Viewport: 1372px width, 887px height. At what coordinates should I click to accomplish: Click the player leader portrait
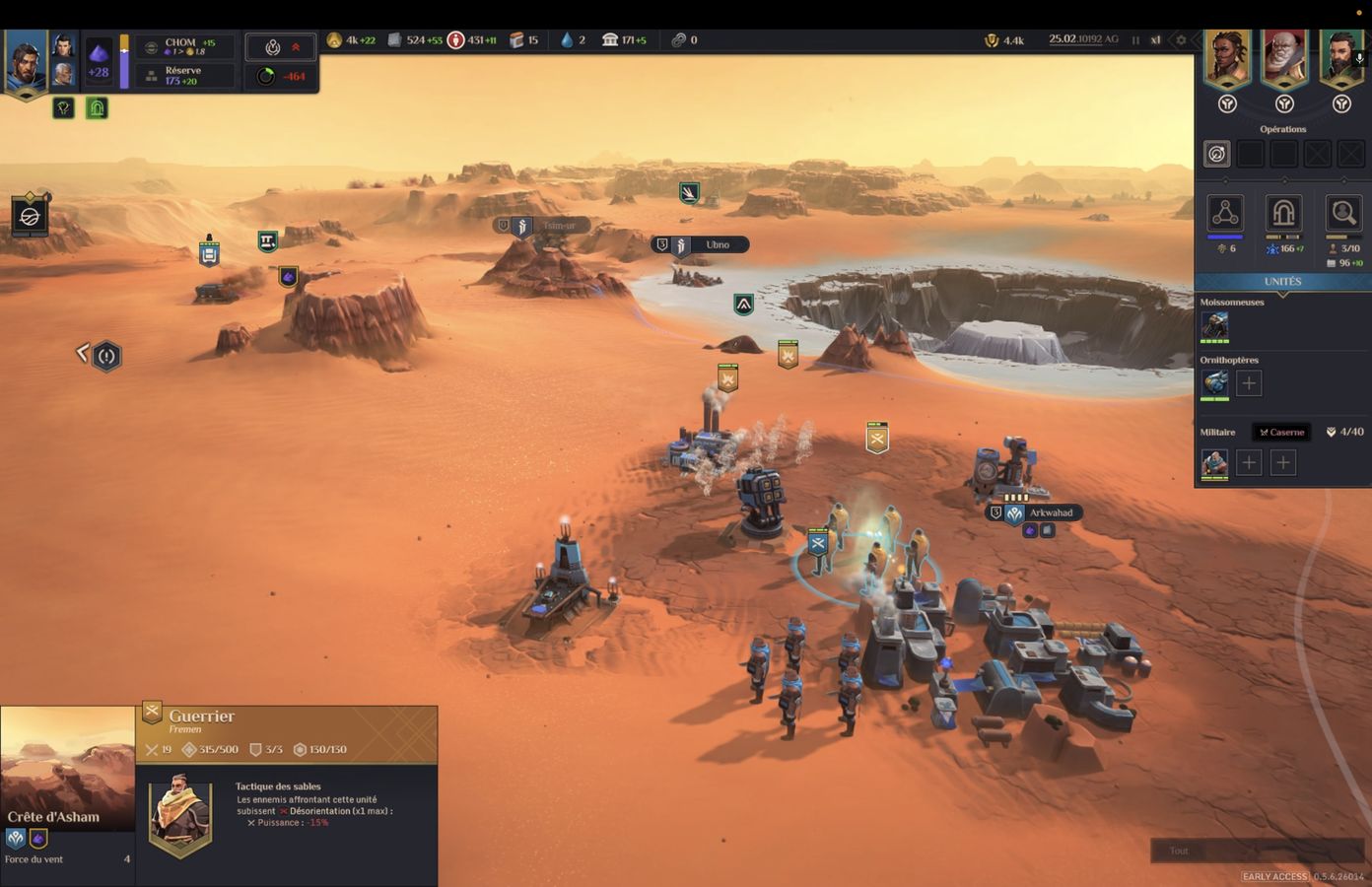(x=26, y=62)
